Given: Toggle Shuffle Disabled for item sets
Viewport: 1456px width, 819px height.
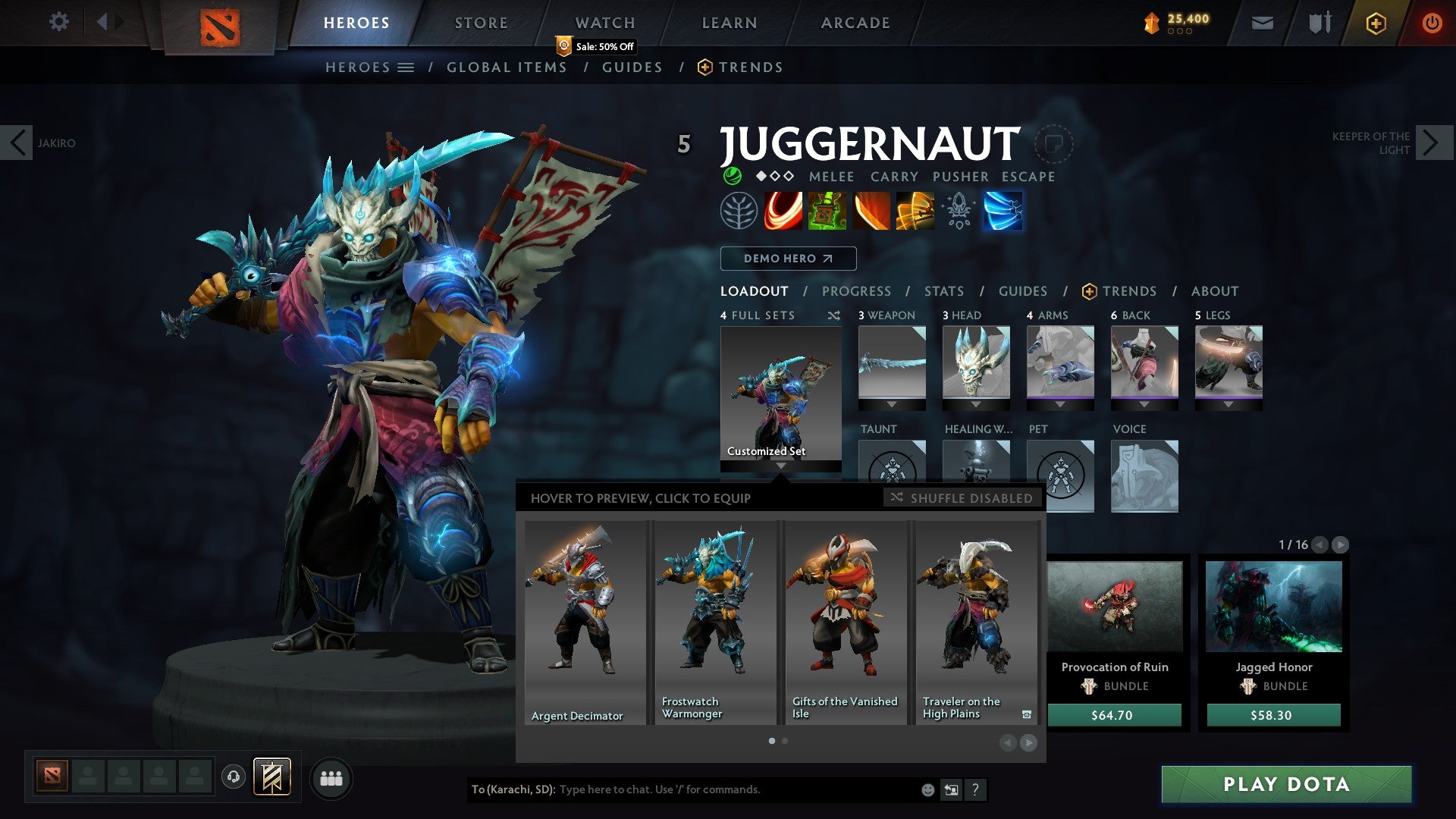Looking at the screenshot, I should (961, 498).
